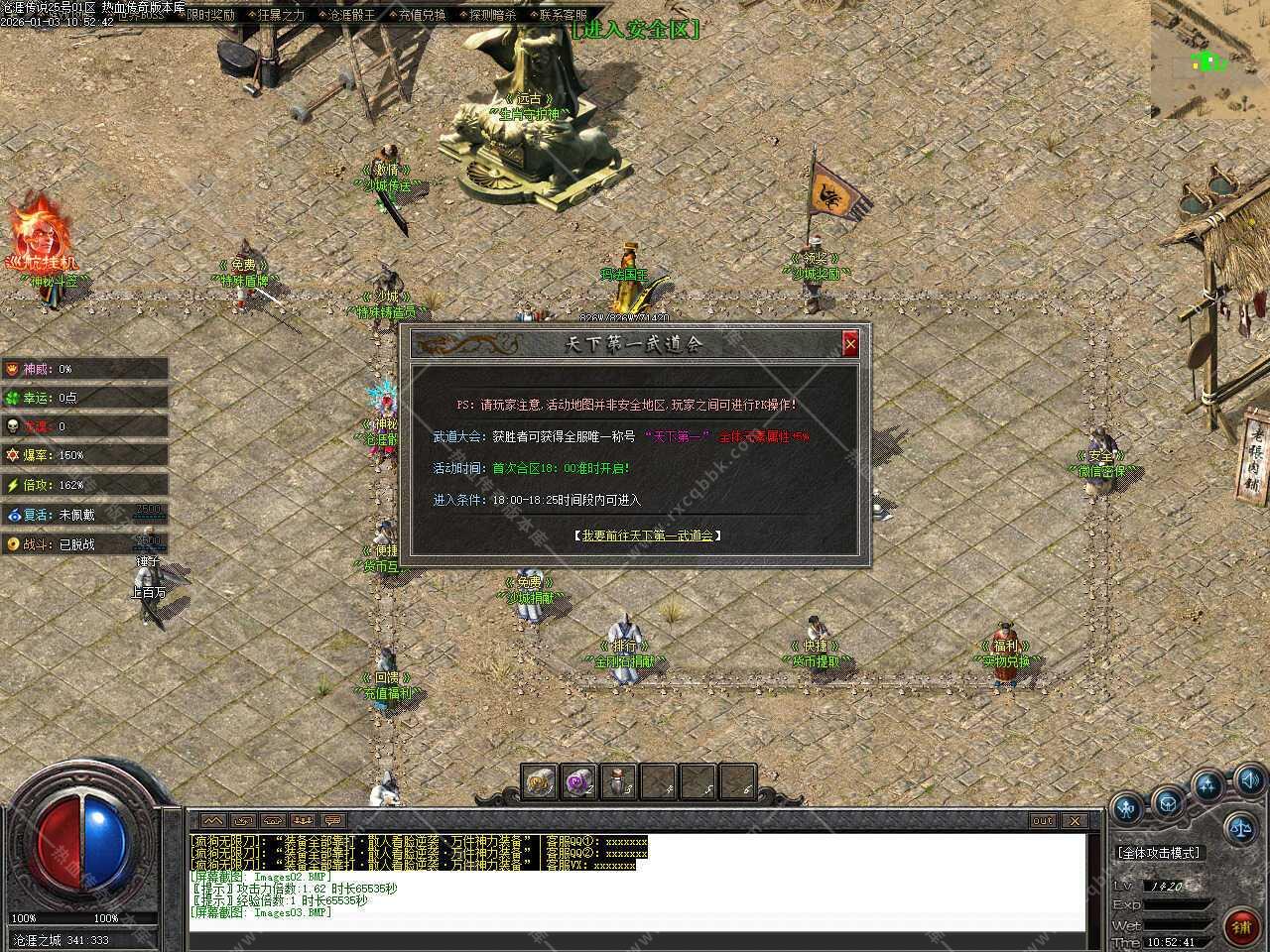1270x952 pixels.
Task: Choose 我要前往天下第一武道会 option
Action: [x=647, y=535]
